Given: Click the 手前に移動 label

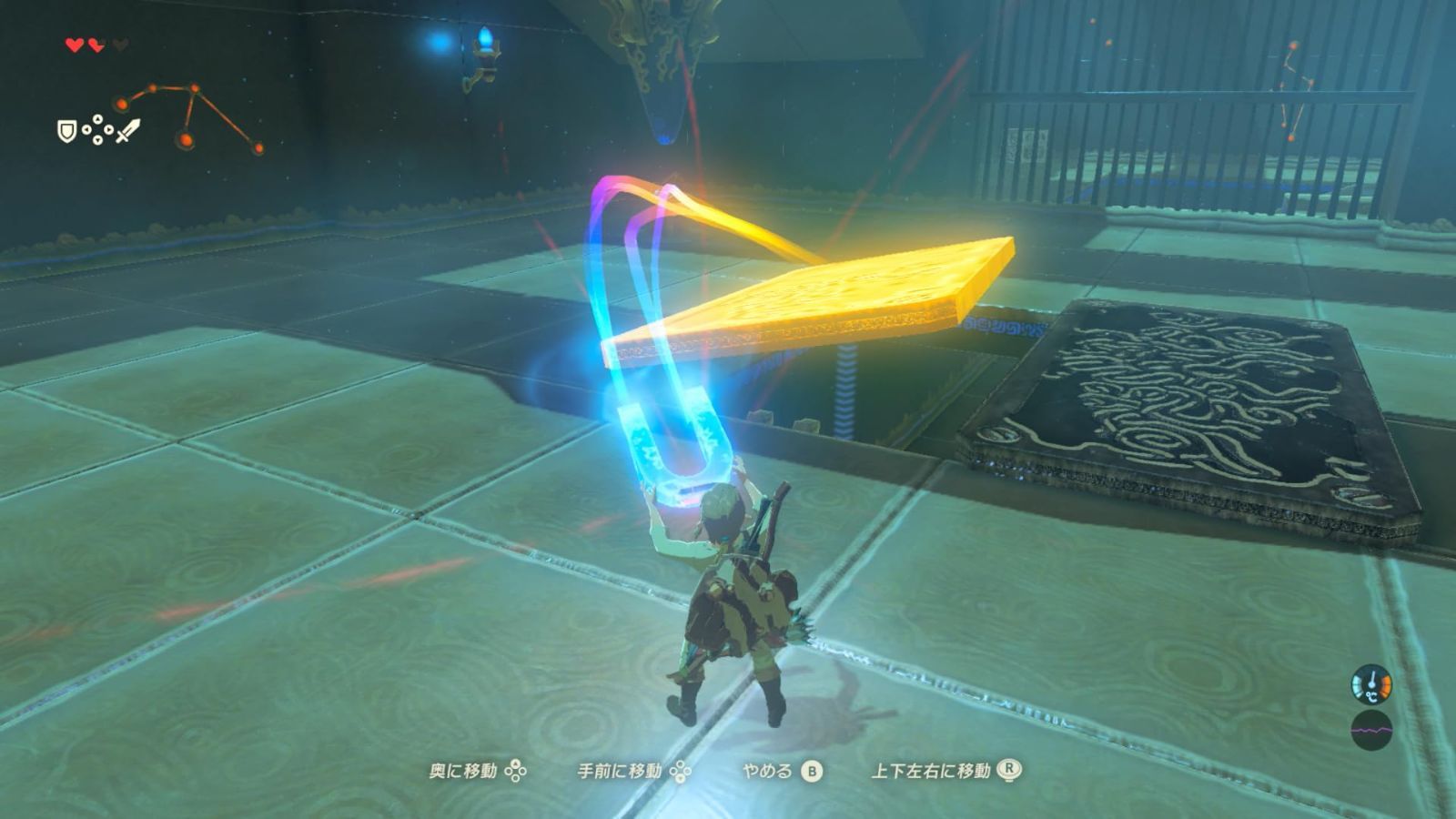Looking at the screenshot, I should click(619, 771).
